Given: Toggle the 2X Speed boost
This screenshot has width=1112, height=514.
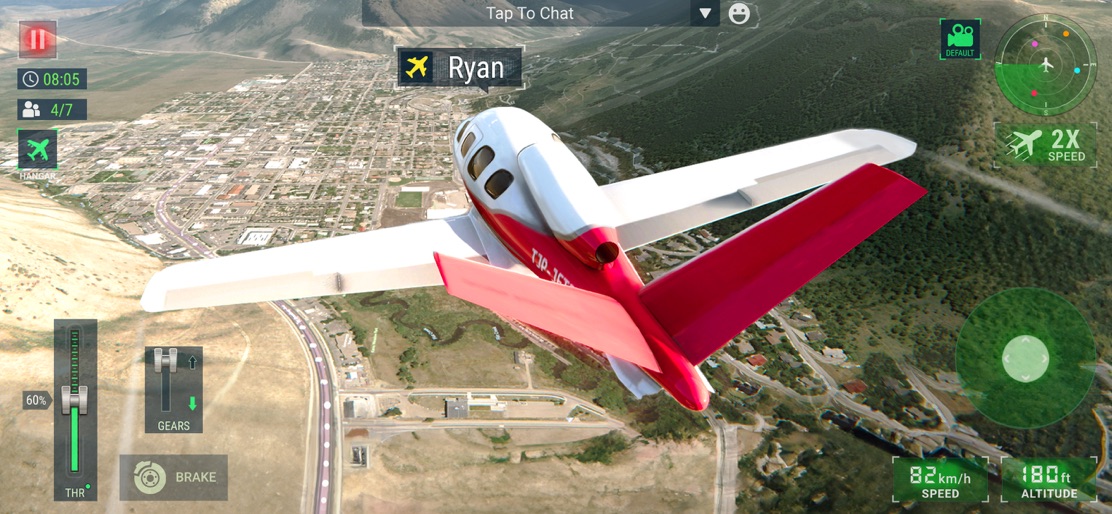Looking at the screenshot, I should point(1046,145).
